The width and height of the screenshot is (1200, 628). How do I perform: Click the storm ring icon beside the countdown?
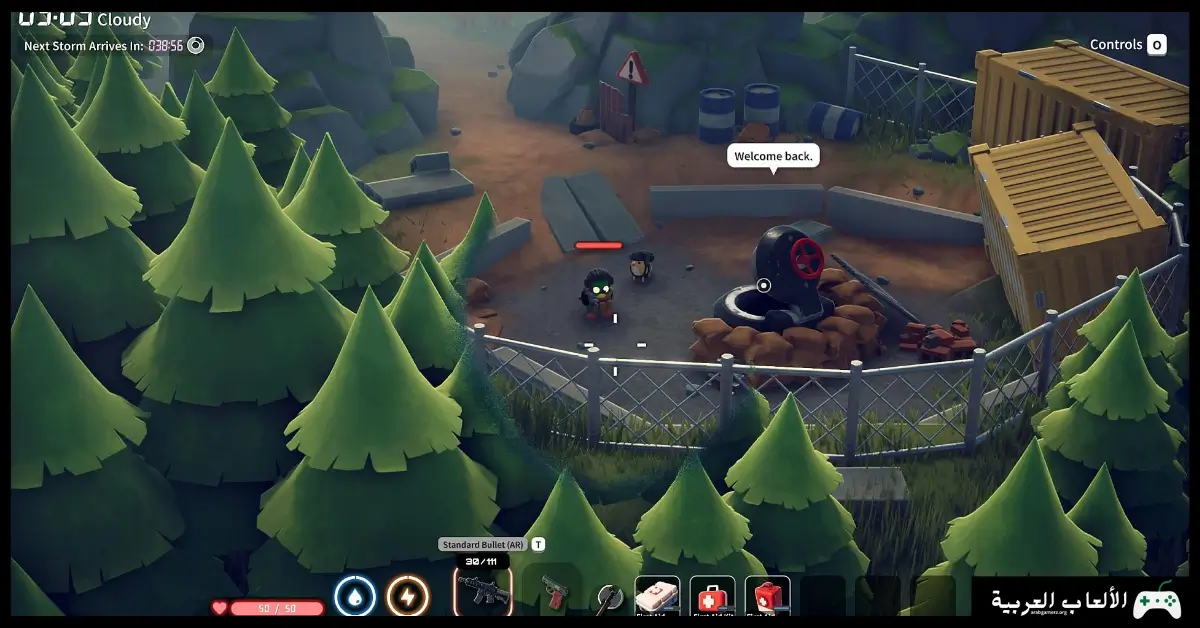[x=196, y=45]
